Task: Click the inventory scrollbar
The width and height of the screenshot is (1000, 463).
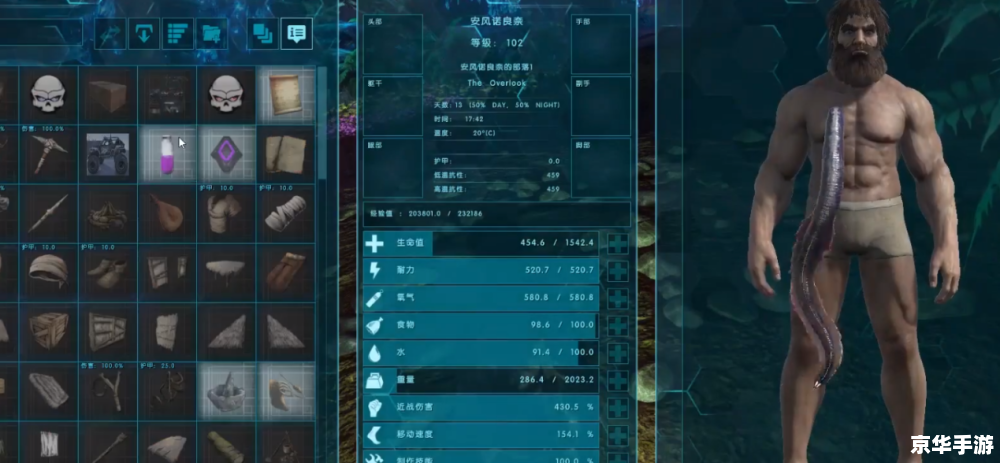Action: tap(322, 120)
